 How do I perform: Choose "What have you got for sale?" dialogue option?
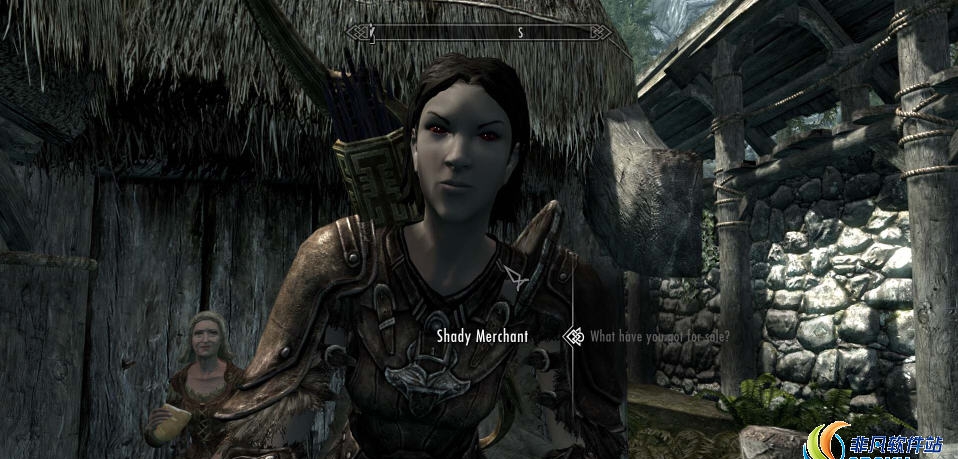point(659,337)
